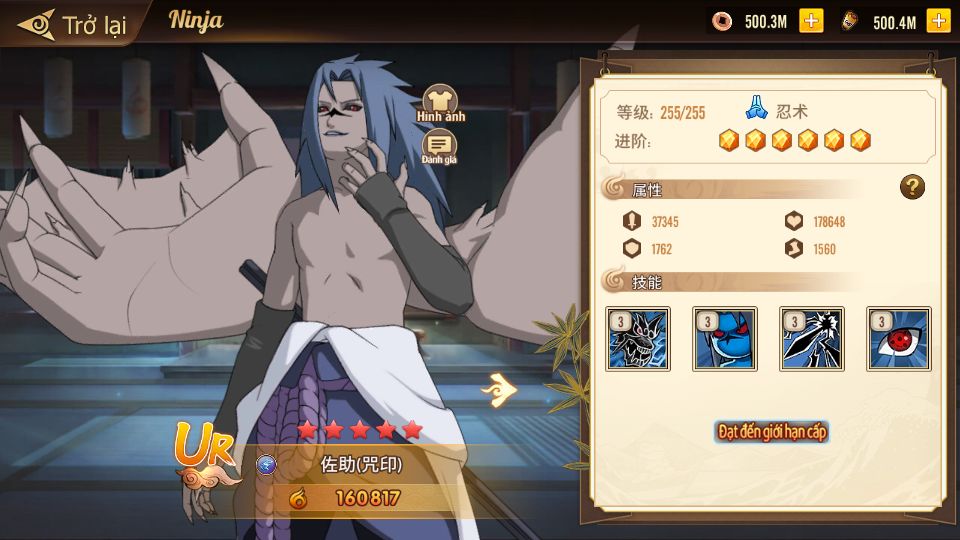This screenshot has height=540, width=960.
Task: Select the red Sharingan eye skill icon
Action: coord(899,339)
